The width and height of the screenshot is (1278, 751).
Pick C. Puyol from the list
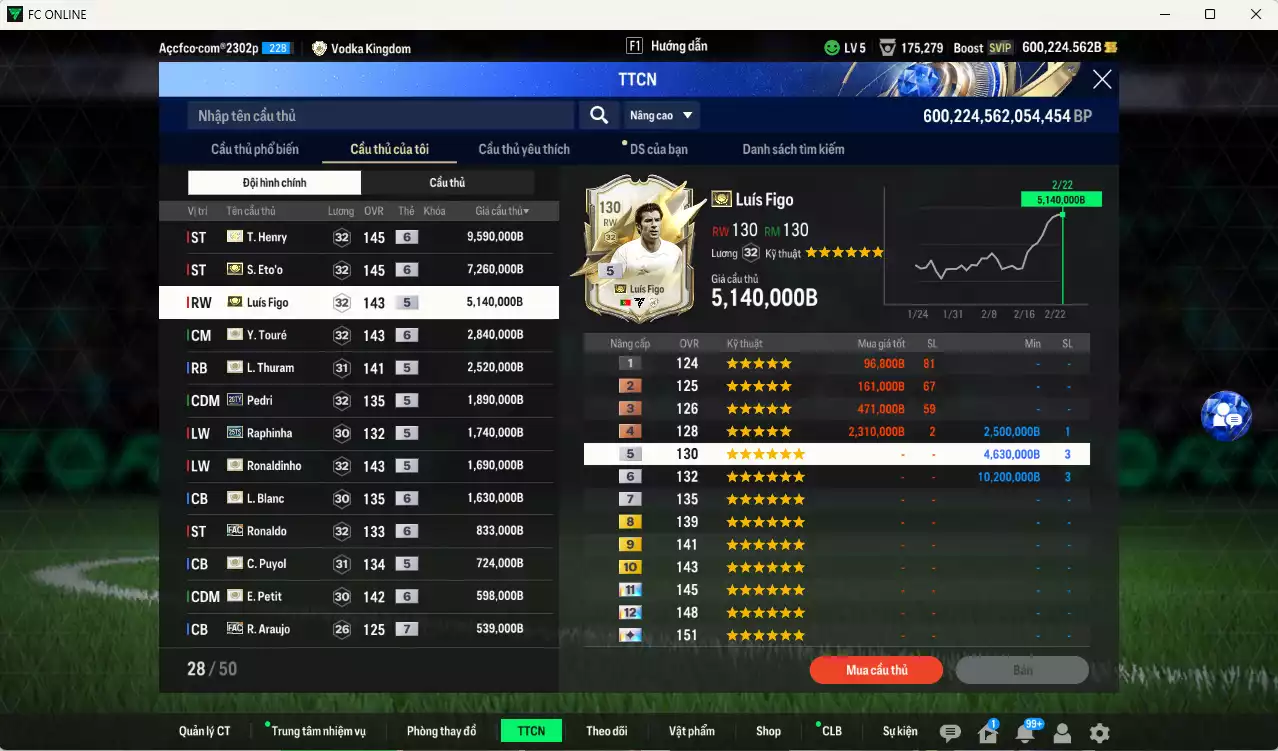point(358,564)
